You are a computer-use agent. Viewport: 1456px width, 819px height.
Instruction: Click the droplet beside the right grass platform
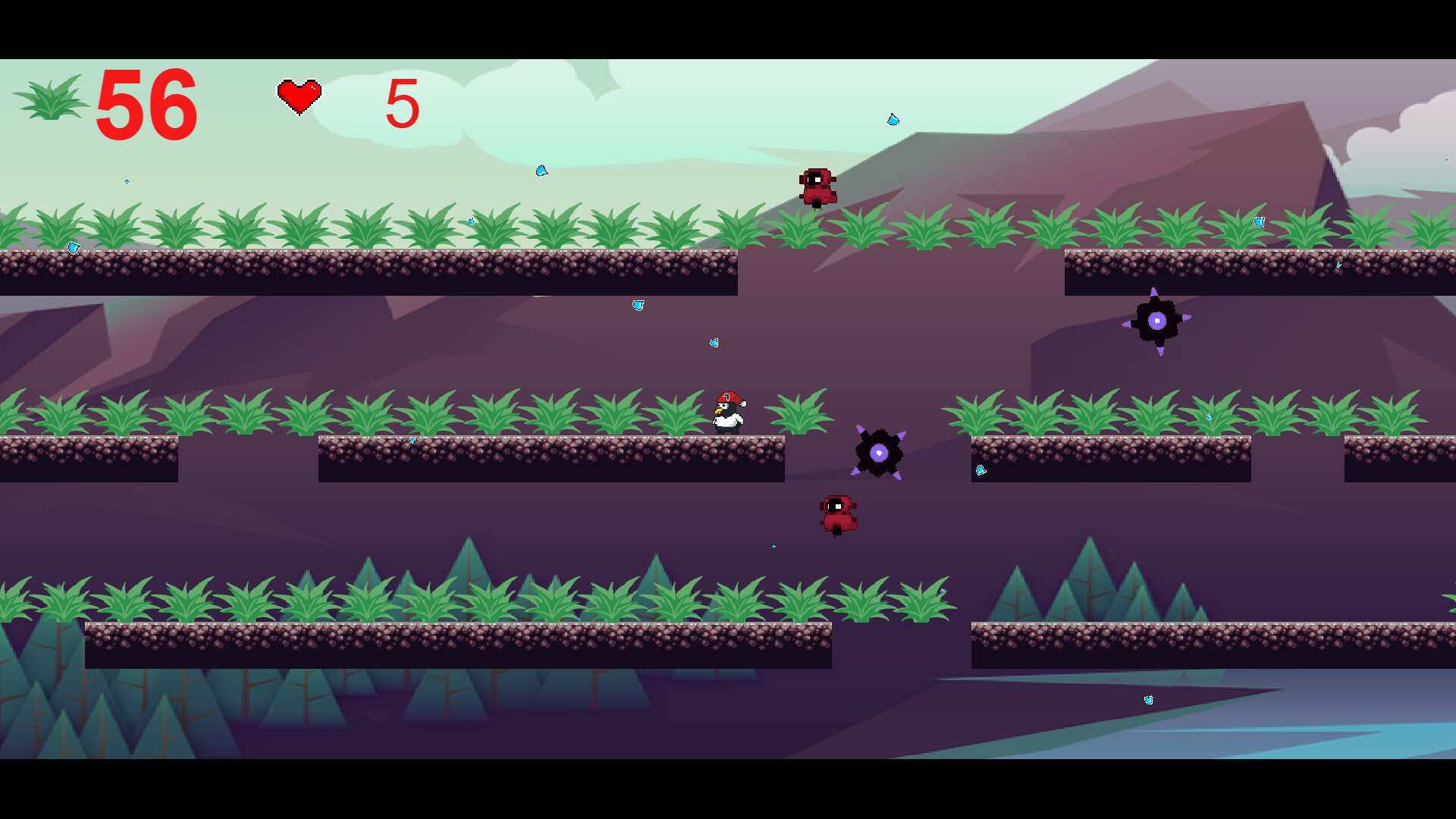[1209, 416]
